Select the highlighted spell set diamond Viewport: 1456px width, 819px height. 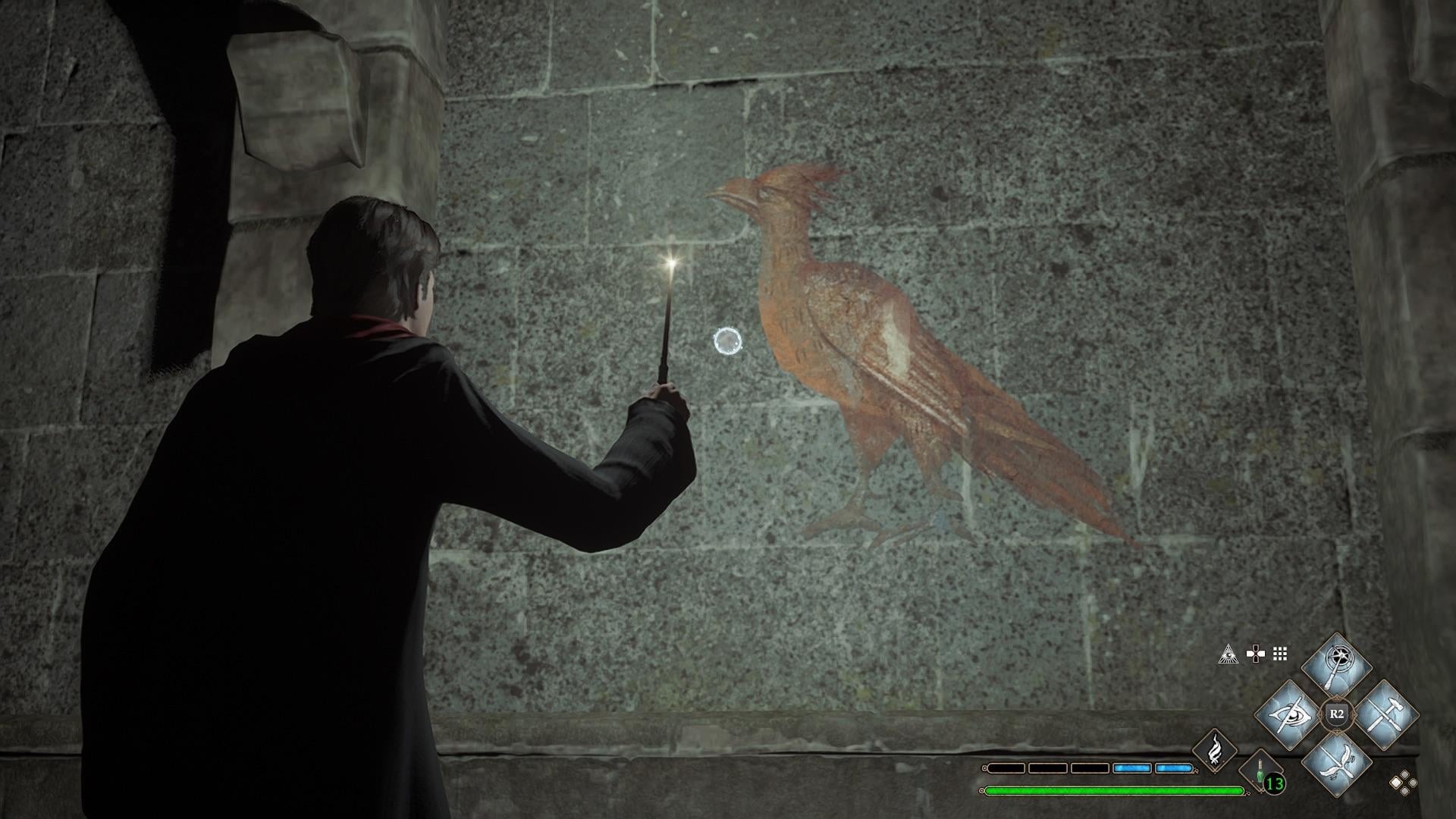(x=1395, y=783)
